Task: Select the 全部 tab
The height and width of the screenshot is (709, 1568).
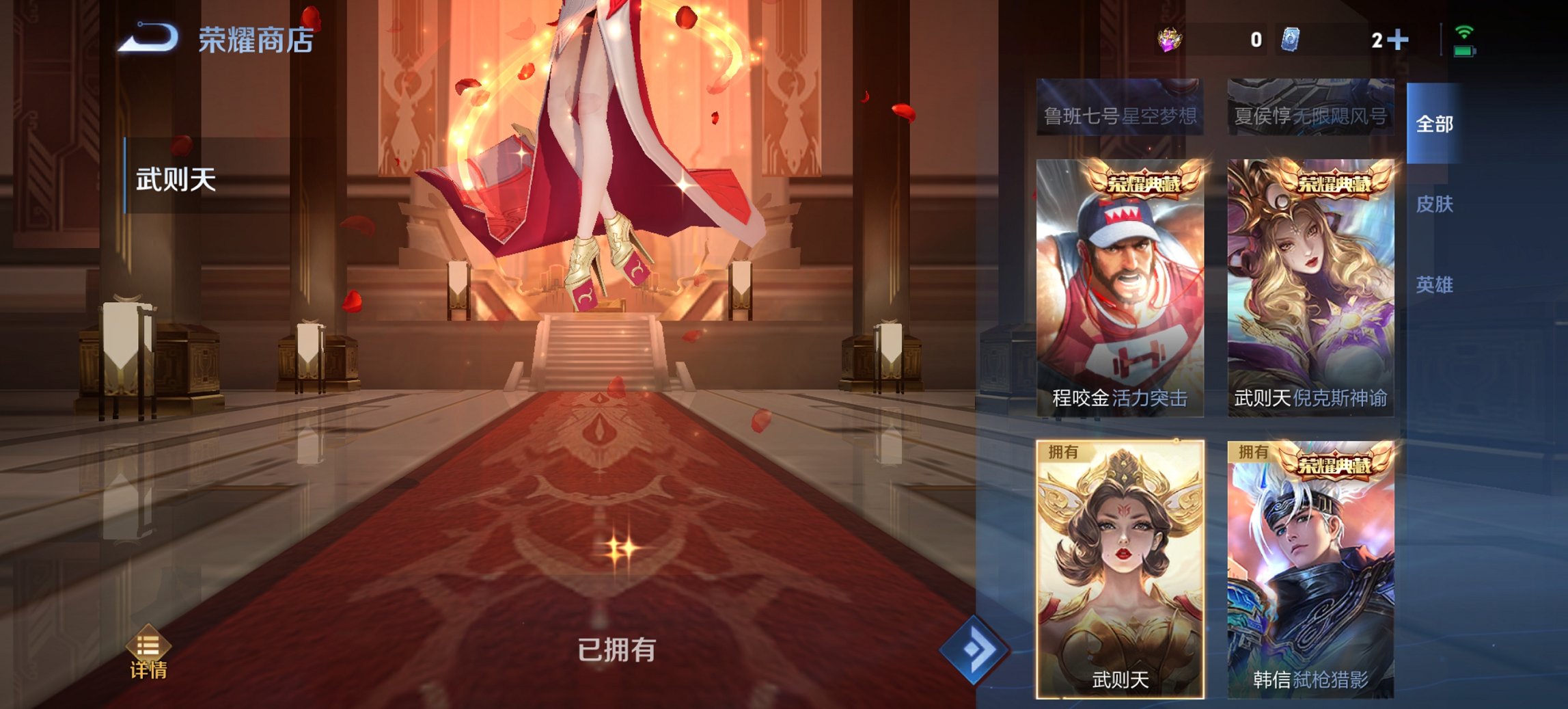Action: (x=1436, y=124)
